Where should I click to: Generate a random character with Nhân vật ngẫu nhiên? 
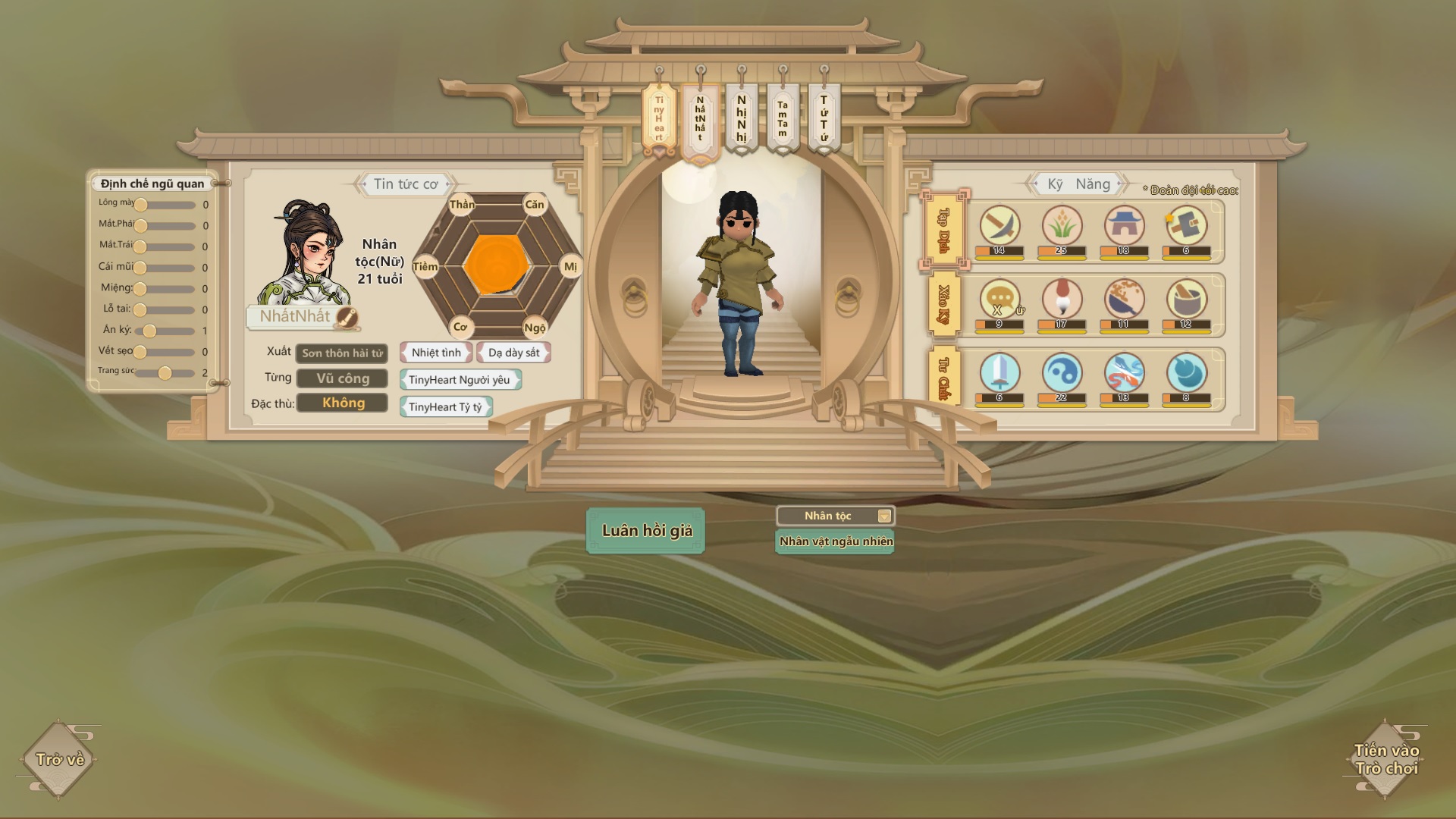click(835, 541)
